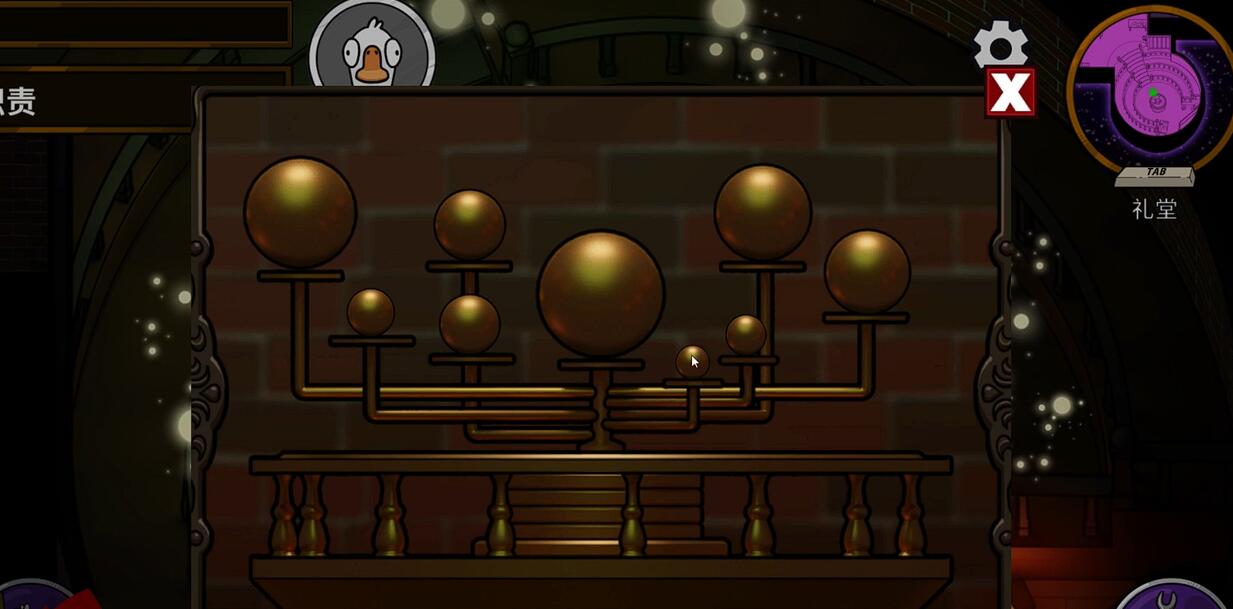
Task: Pick the smallest brass sphere
Action: point(692,362)
